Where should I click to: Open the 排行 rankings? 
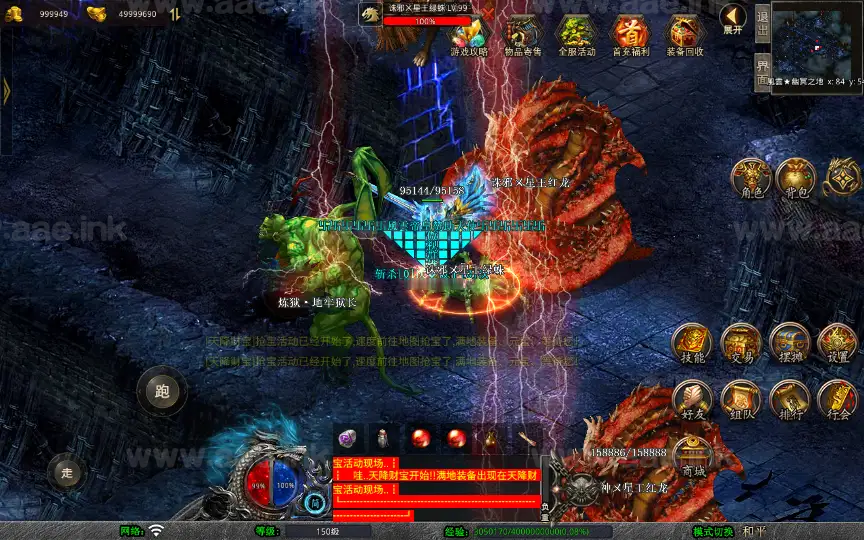[x=789, y=400]
